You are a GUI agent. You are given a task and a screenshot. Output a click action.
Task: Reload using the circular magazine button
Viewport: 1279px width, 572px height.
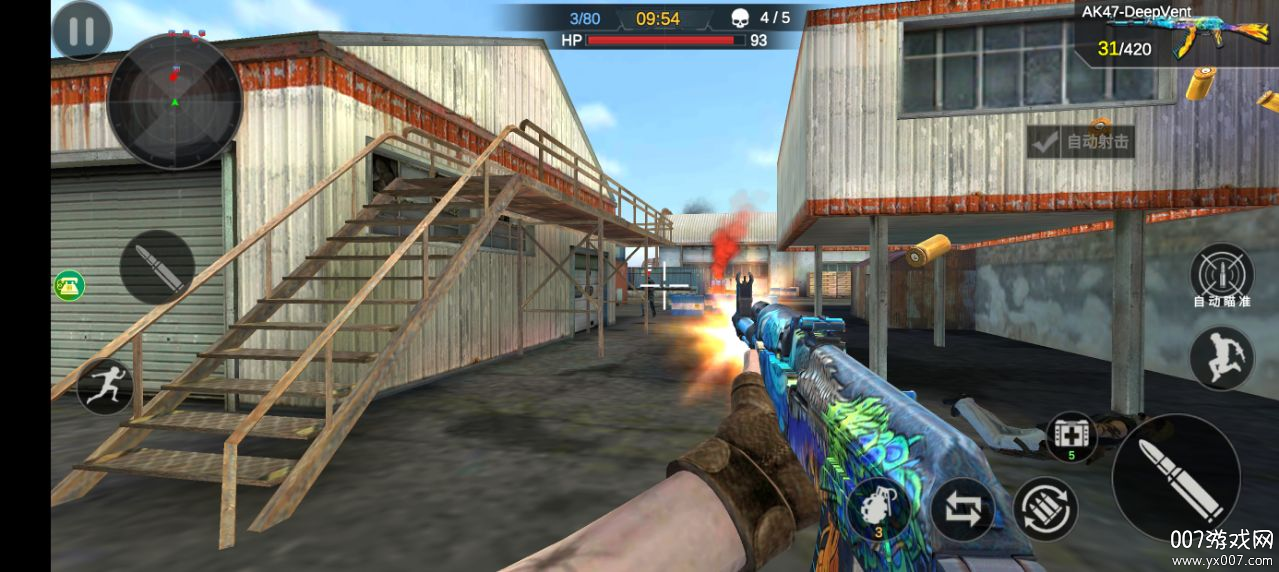(x=1045, y=509)
